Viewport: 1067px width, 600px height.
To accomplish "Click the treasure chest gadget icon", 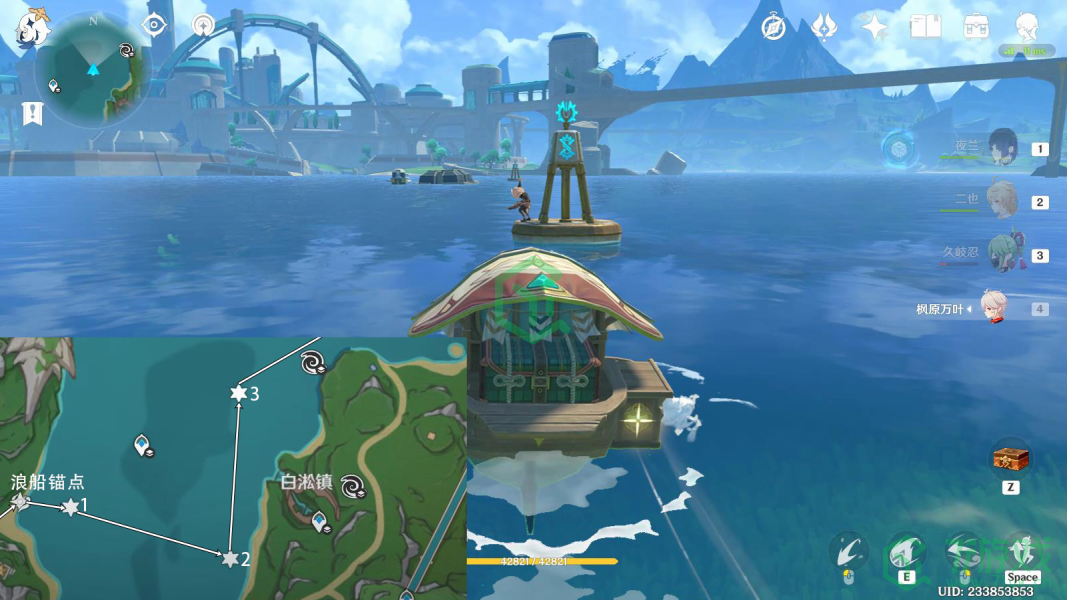I will tap(1010, 459).
